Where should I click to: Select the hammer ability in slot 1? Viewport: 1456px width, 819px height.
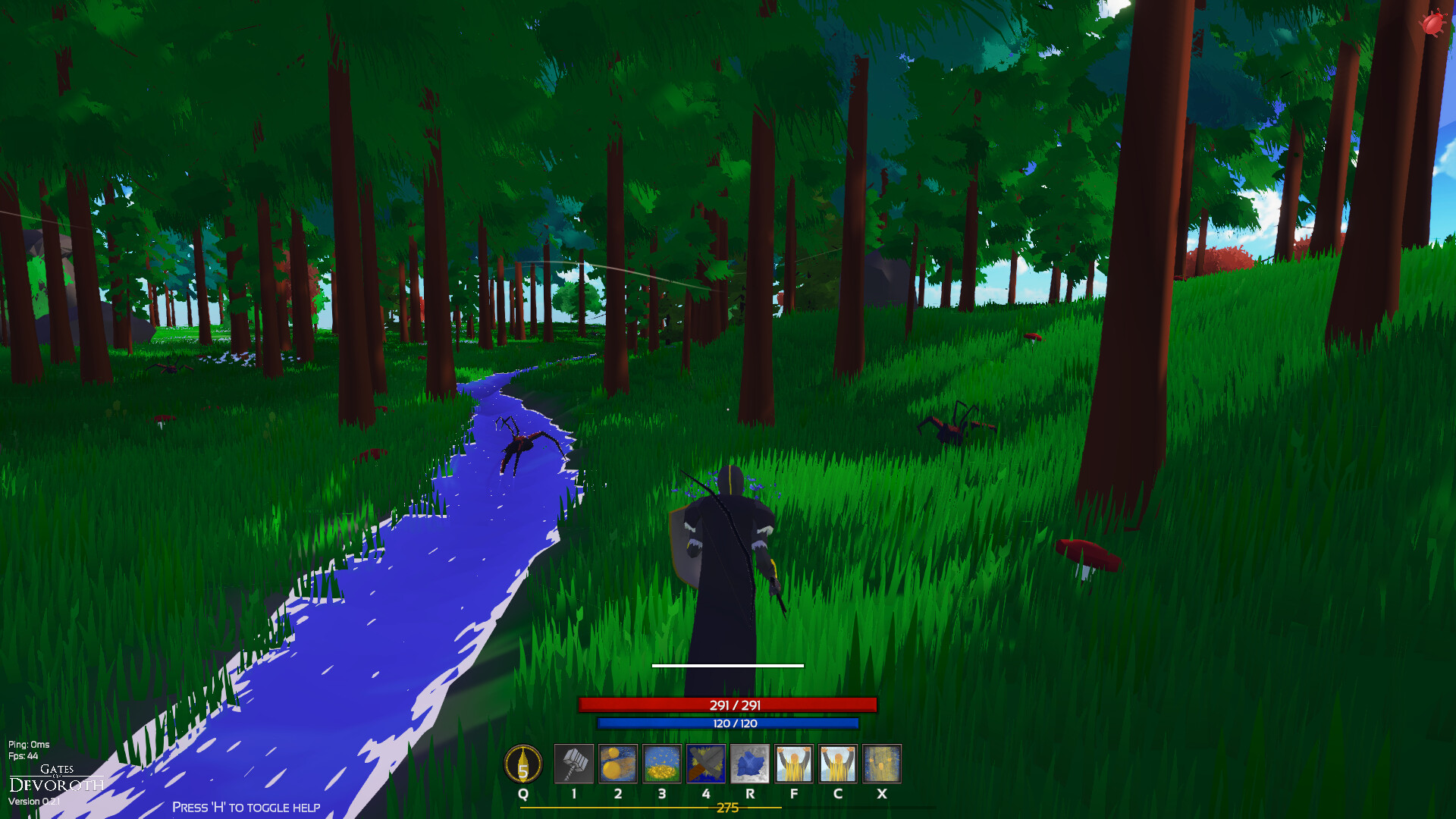tap(574, 764)
